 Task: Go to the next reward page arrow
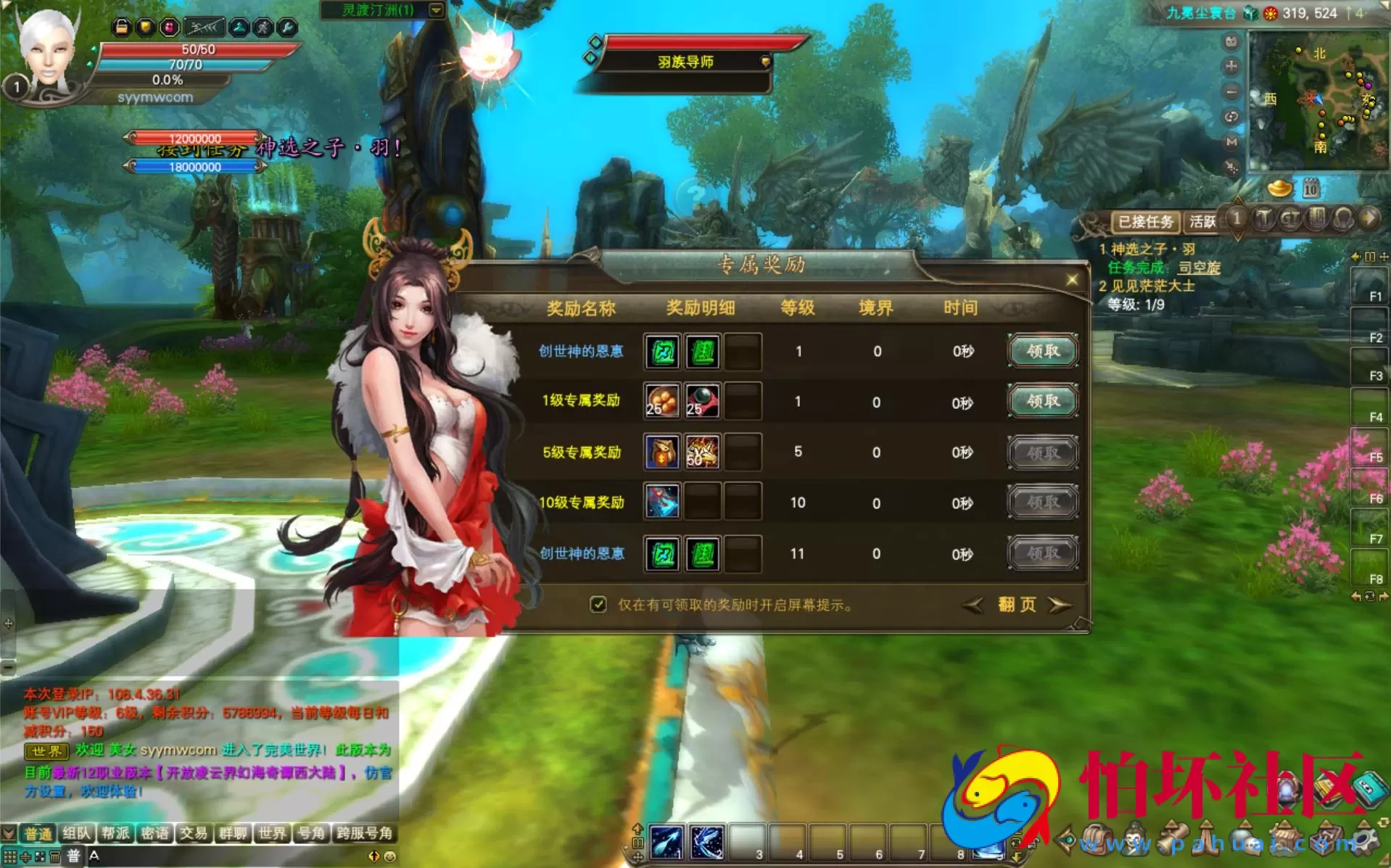[x=1060, y=605]
